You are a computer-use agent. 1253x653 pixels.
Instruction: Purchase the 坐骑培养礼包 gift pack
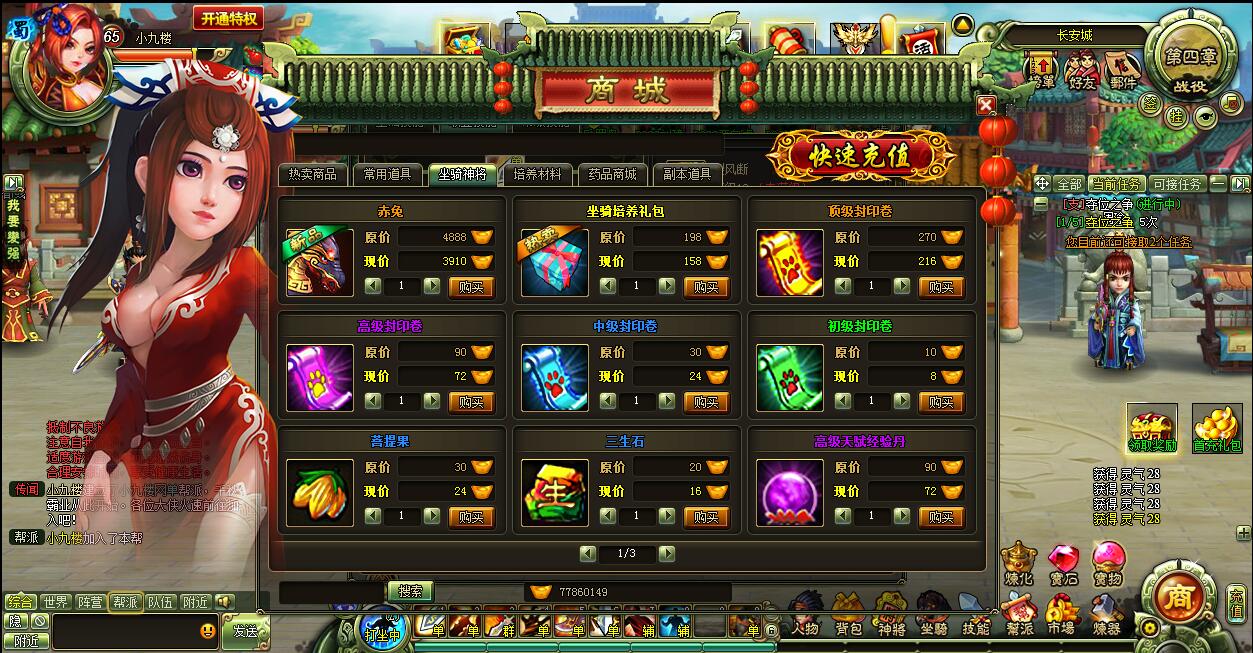coord(706,286)
